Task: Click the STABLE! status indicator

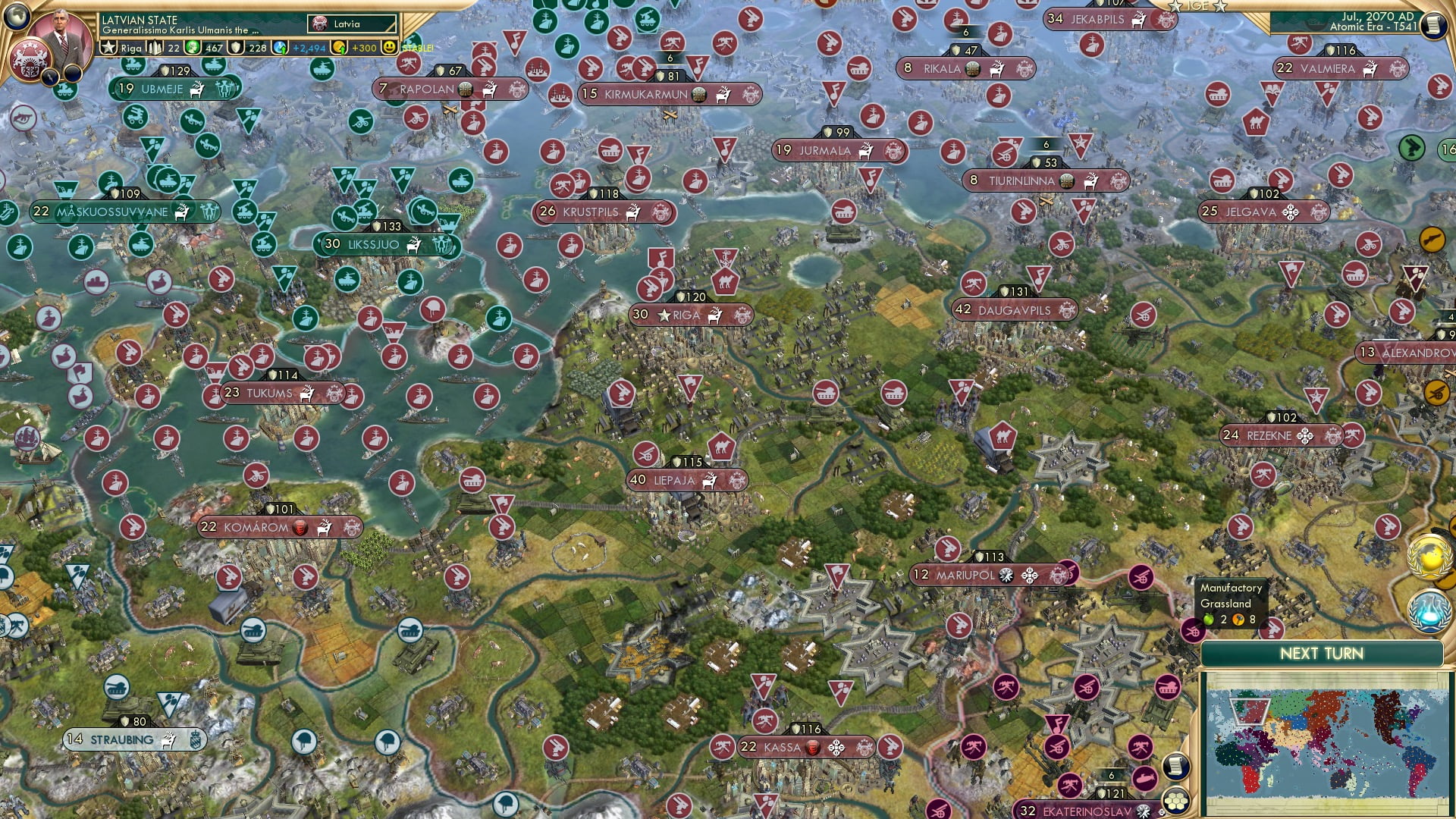Action: click(x=416, y=47)
